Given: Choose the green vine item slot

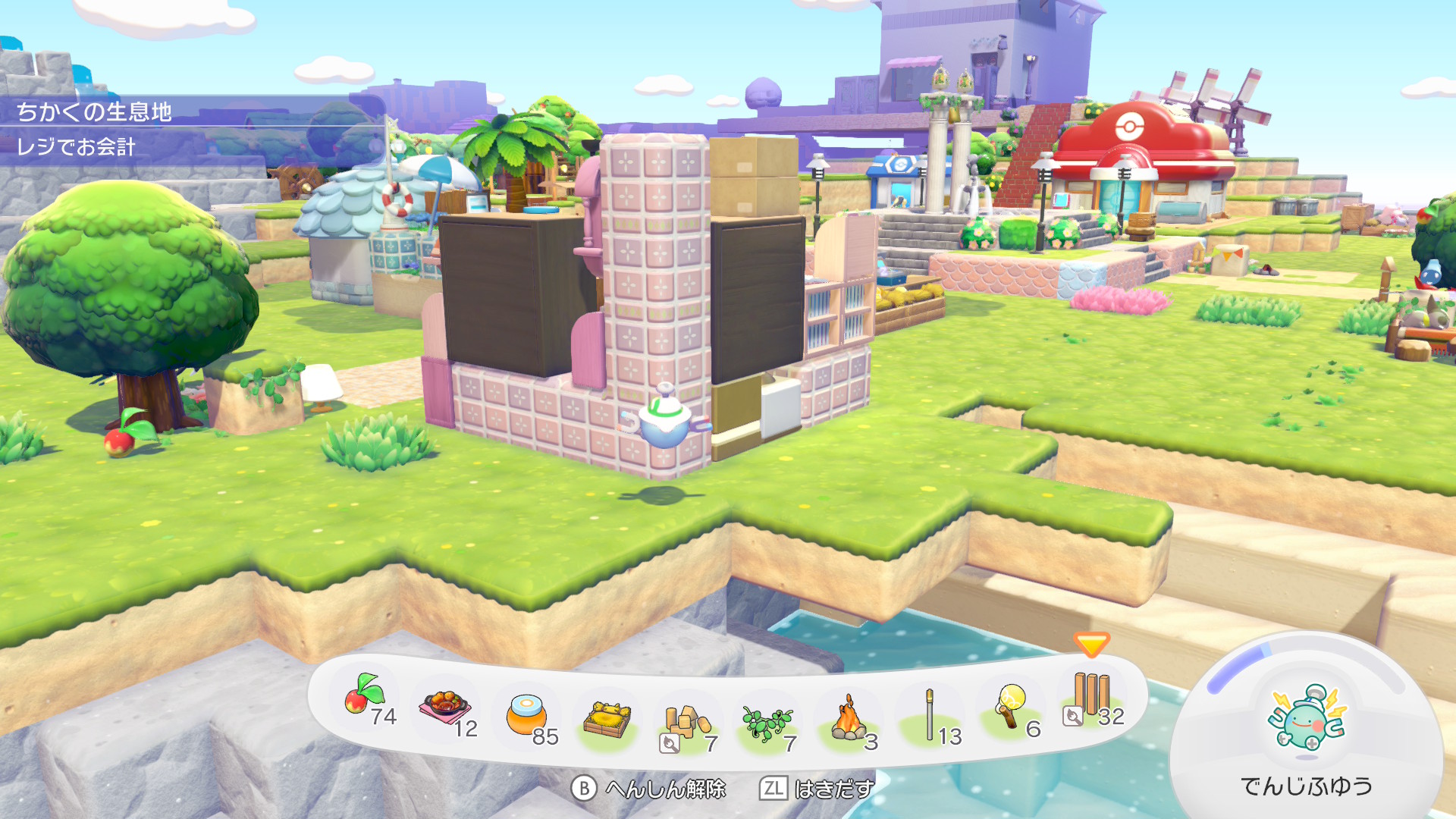Looking at the screenshot, I should tap(767, 723).
